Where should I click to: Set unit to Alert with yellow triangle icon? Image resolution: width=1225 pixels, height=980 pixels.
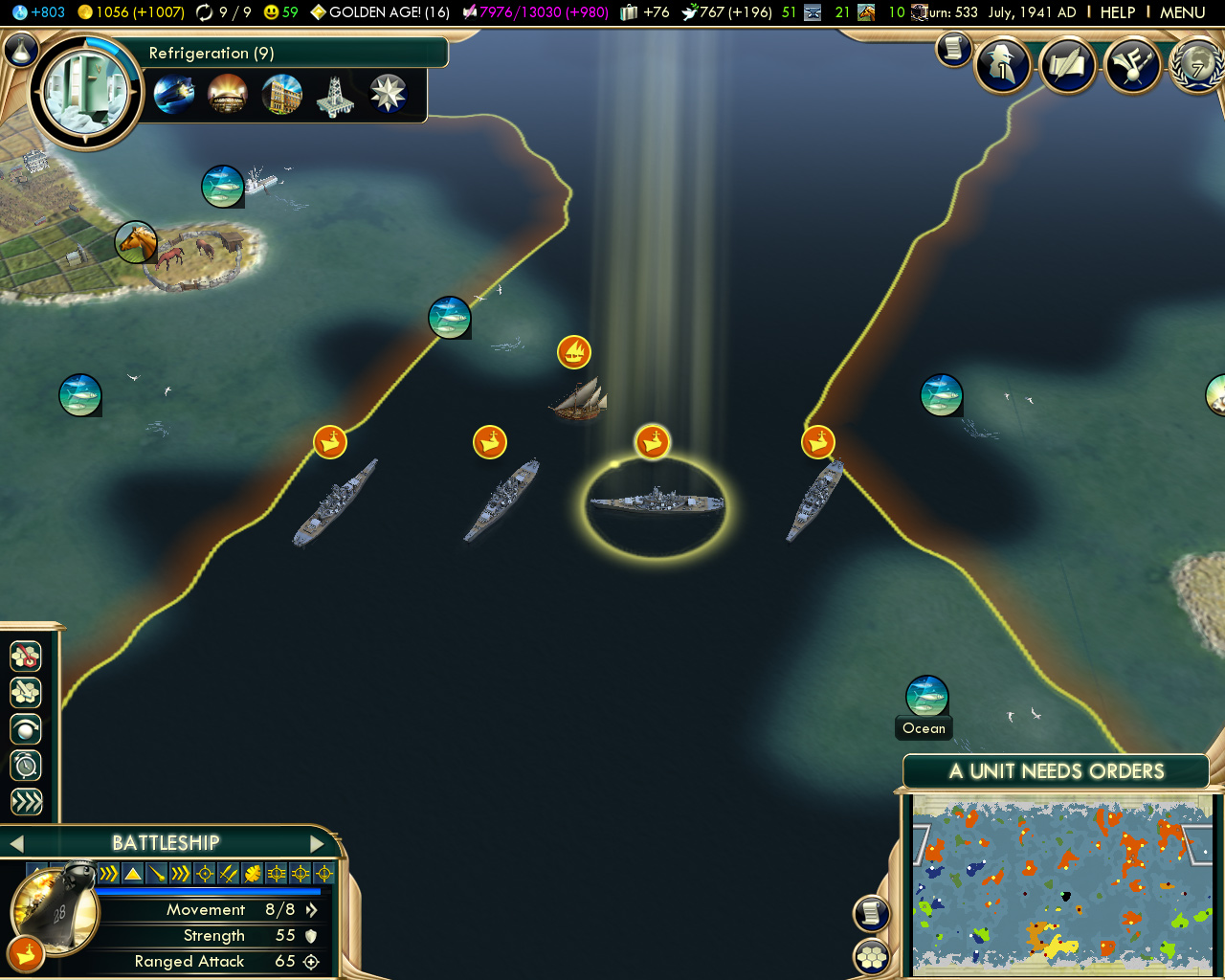coord(131,872)
